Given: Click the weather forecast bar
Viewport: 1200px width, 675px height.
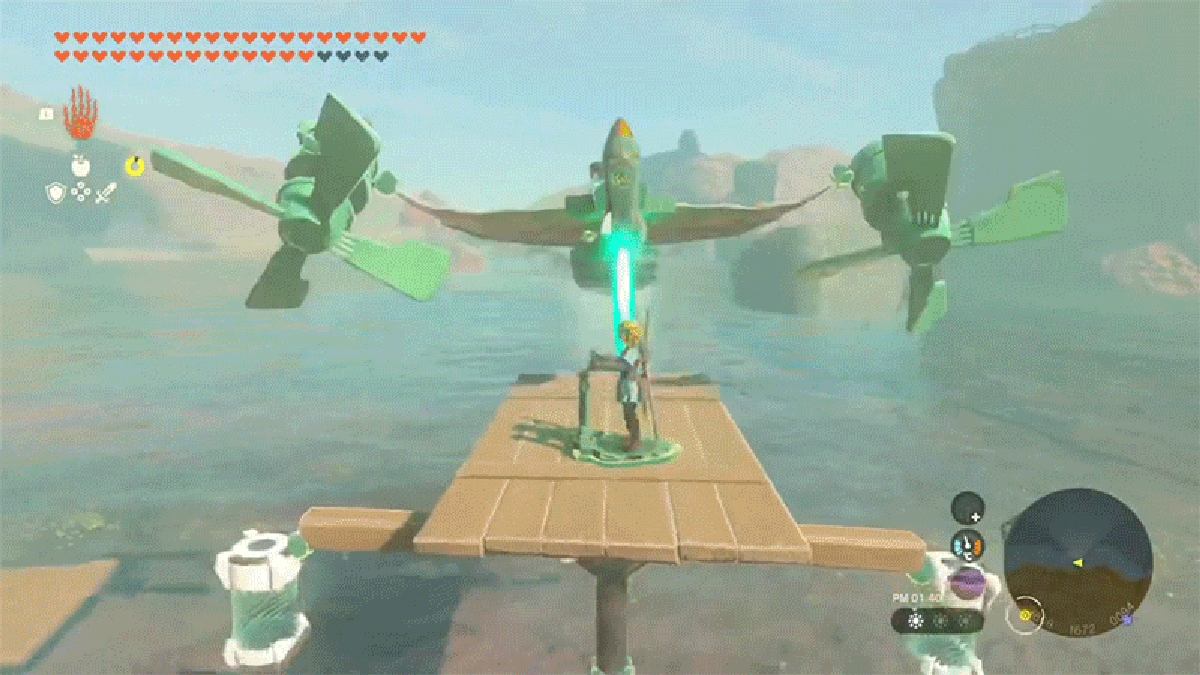Looking at the screenshot, I should (938, 621).
